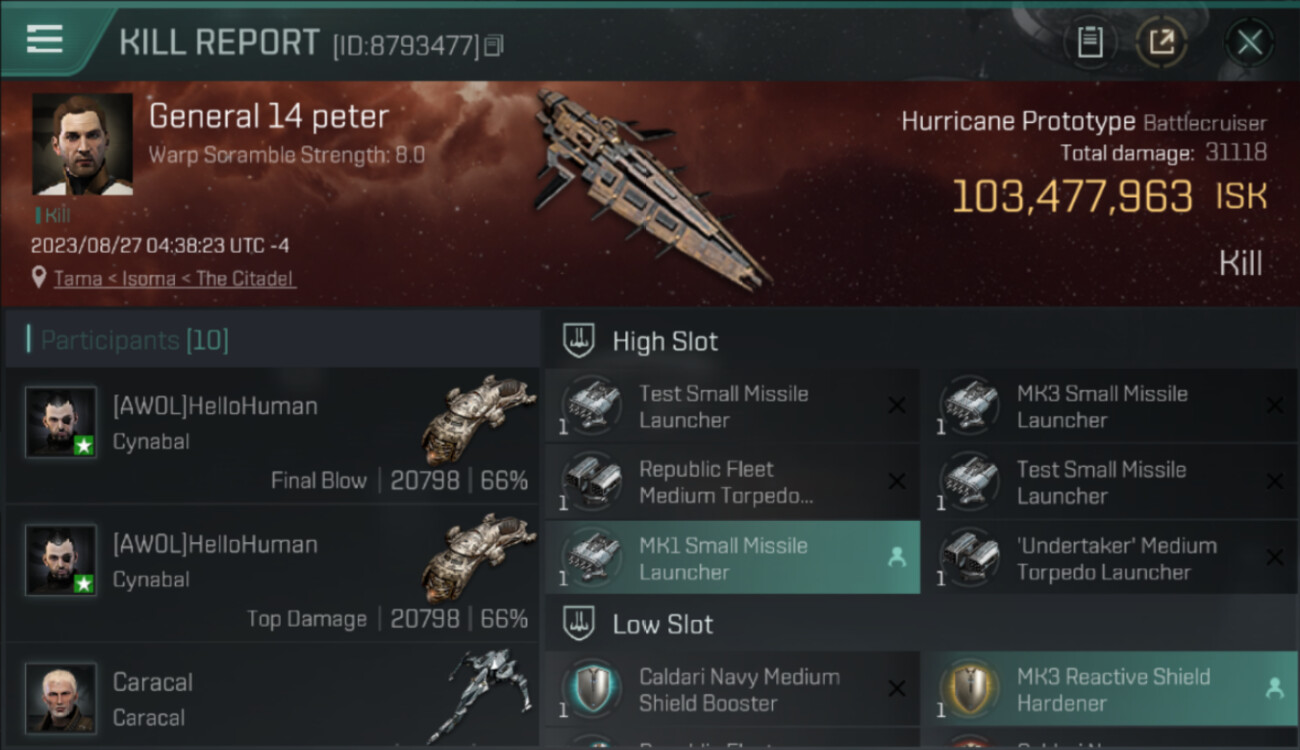1300x750 pixels.
Task: Choose the Republic Fleet Medium Torpedo slot
Action: point(732,482)
